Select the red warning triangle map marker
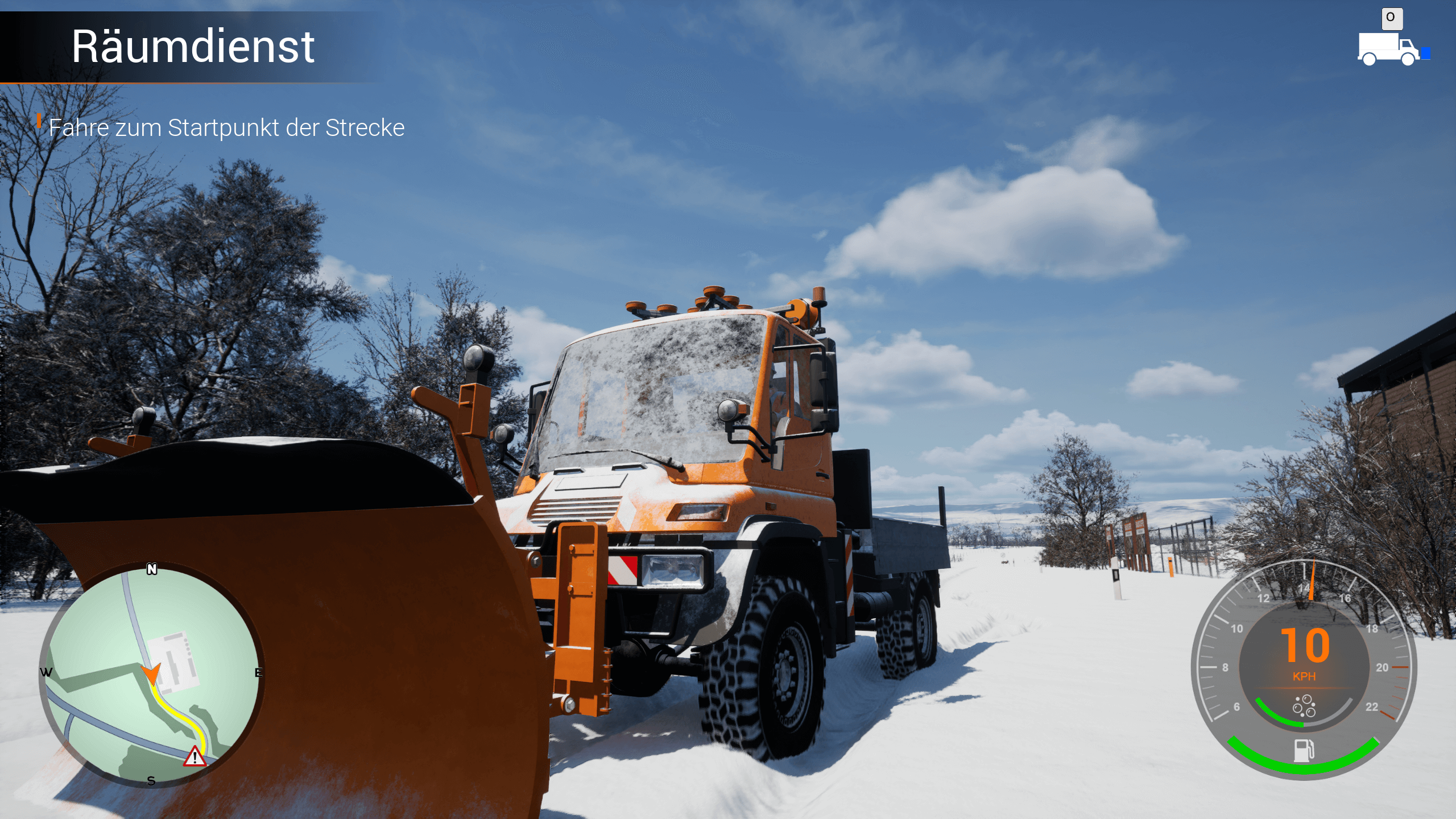This screenshot has width=1456, height=819. pyautogui.click(x=195, y=757)
